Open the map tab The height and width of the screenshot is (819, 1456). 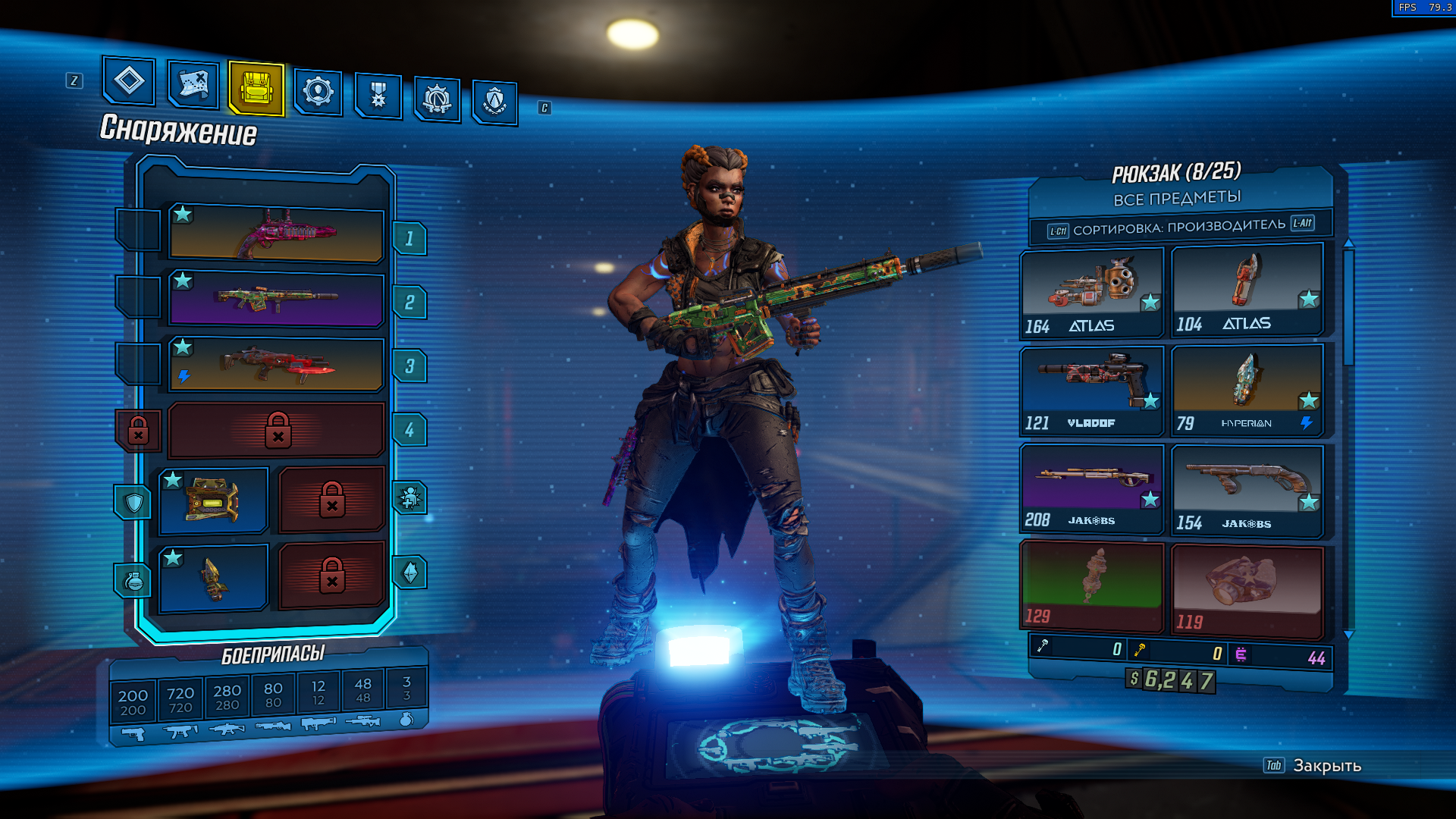pos(193,83)
